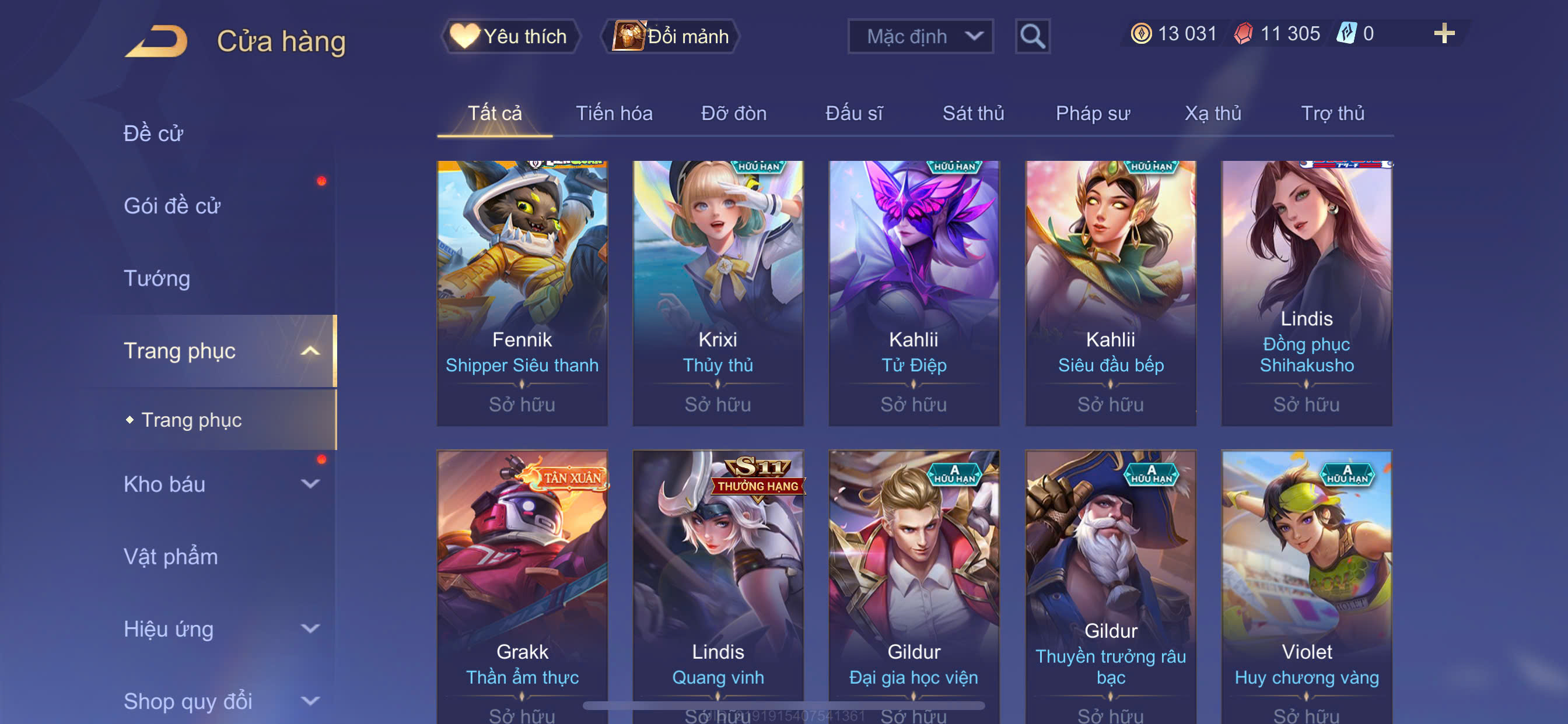Open the Vật phẩm shop section

170,556
